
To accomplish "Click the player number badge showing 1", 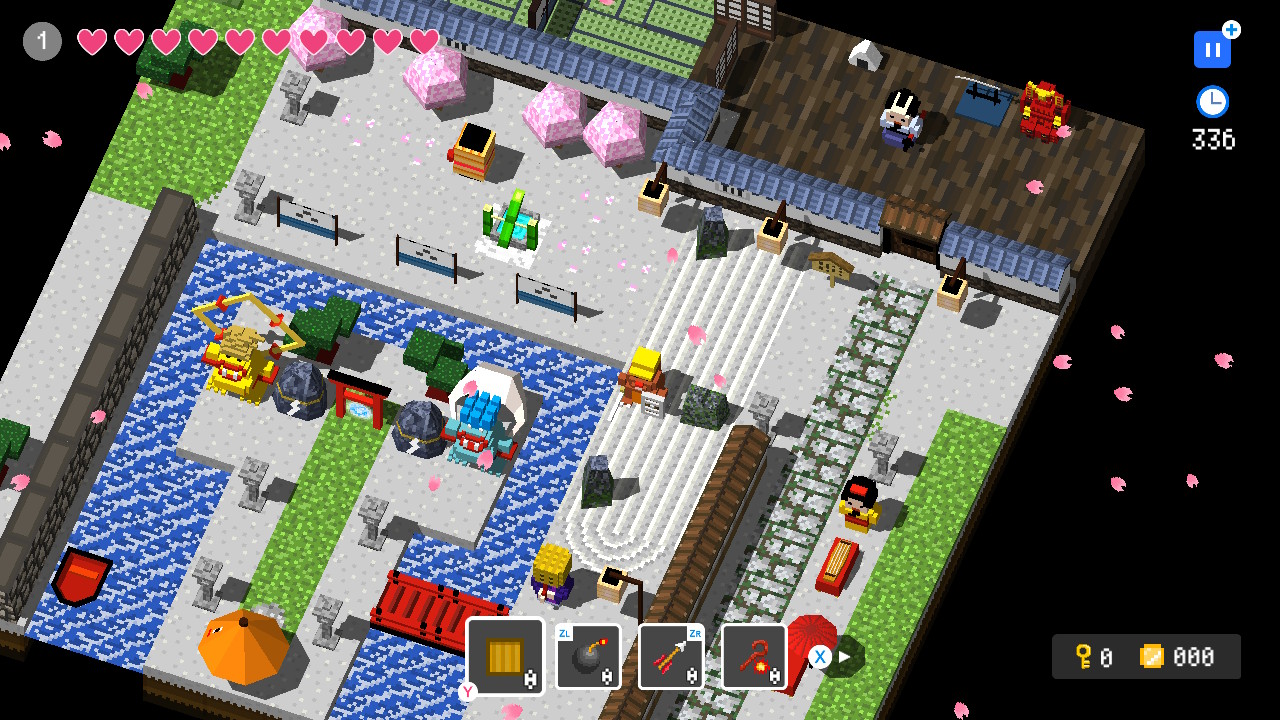I will click(x=41, y=41).
